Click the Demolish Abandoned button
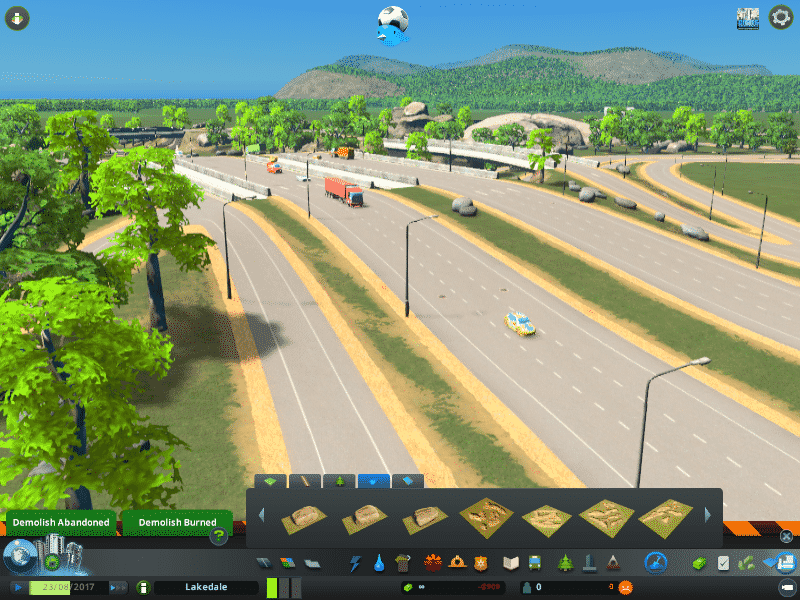The width and height of the screenshot is (800, 600). tap(61, 523)
